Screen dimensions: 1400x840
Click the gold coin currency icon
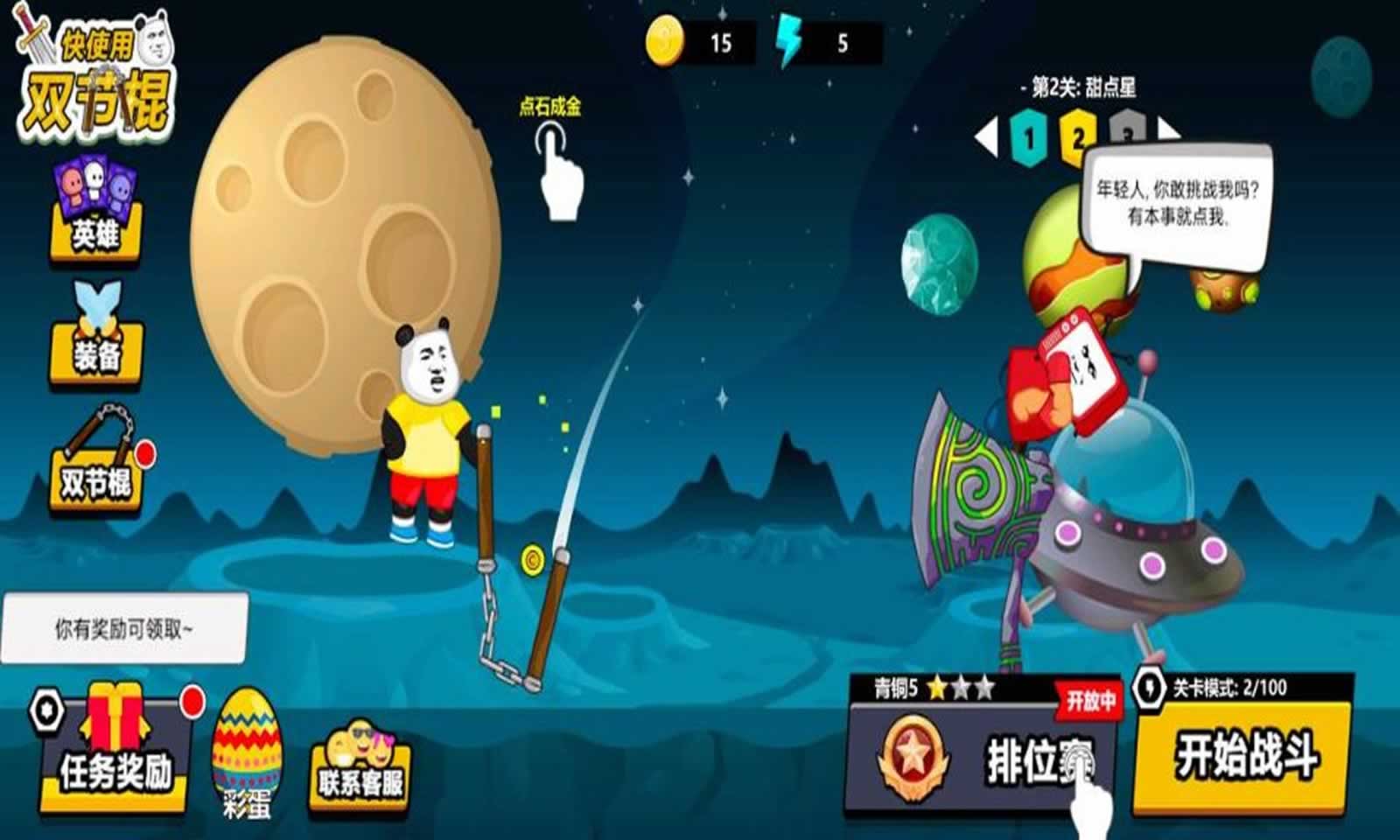pos(667,39)
